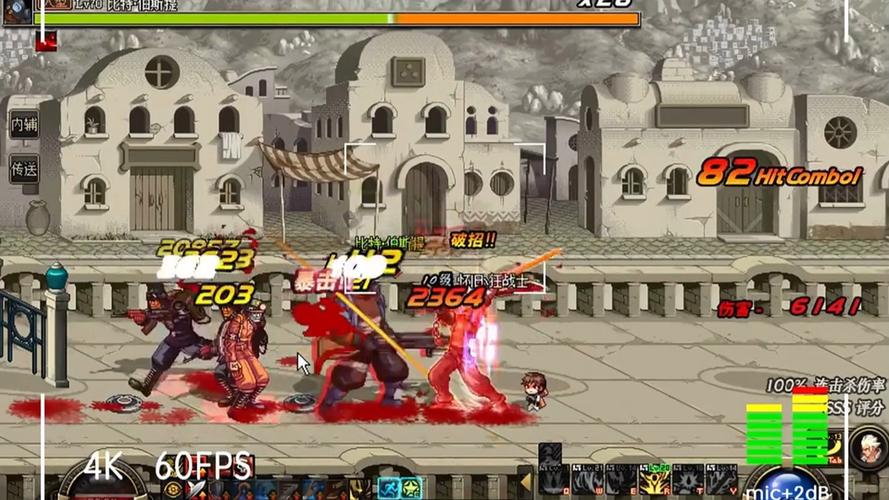This screenshot has height=500, width=889.
Task: Activate the Y-key skill icon
Action: click(x=720, y=481)
